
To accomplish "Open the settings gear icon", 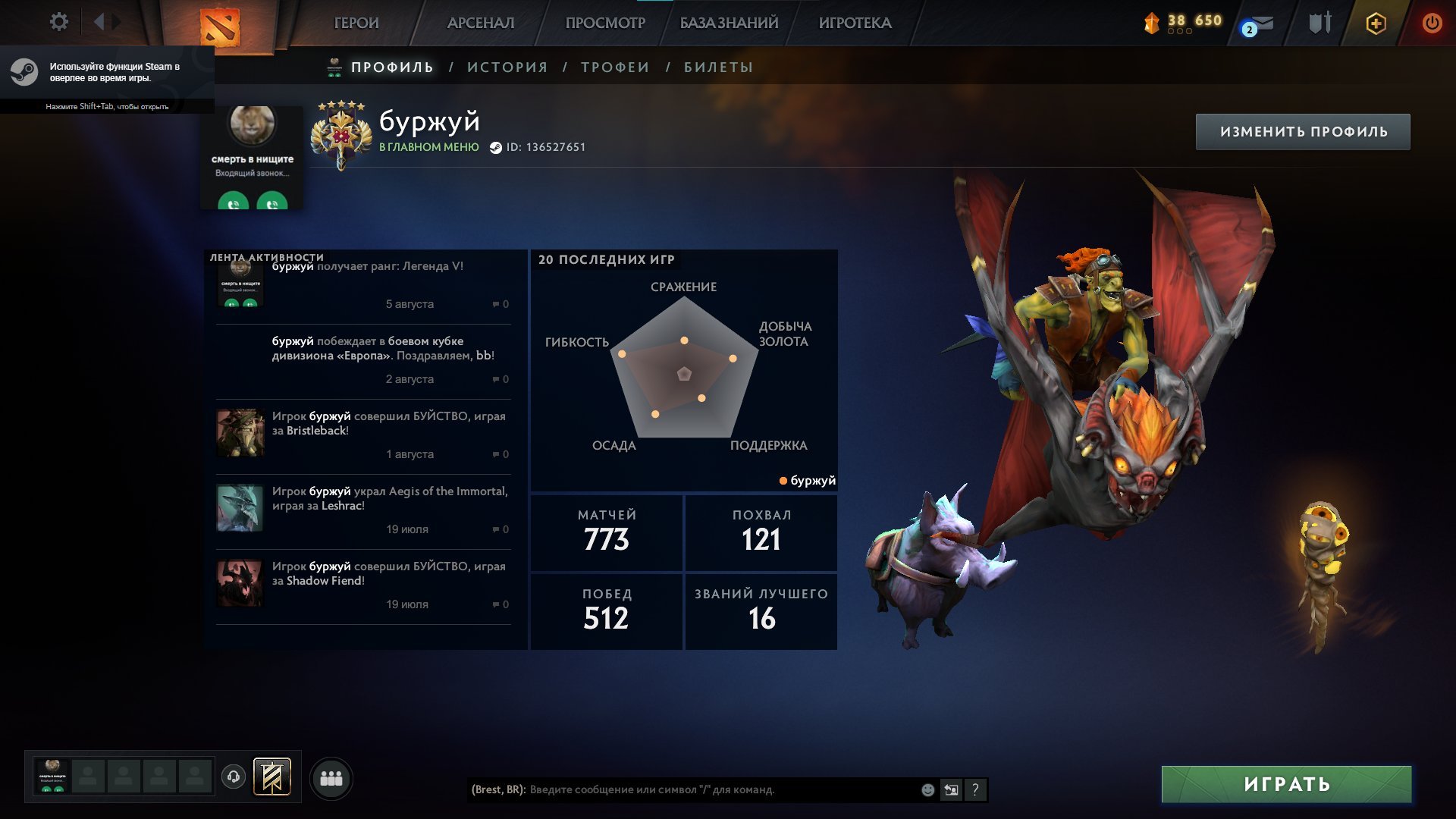I will [x=58, y=22].
